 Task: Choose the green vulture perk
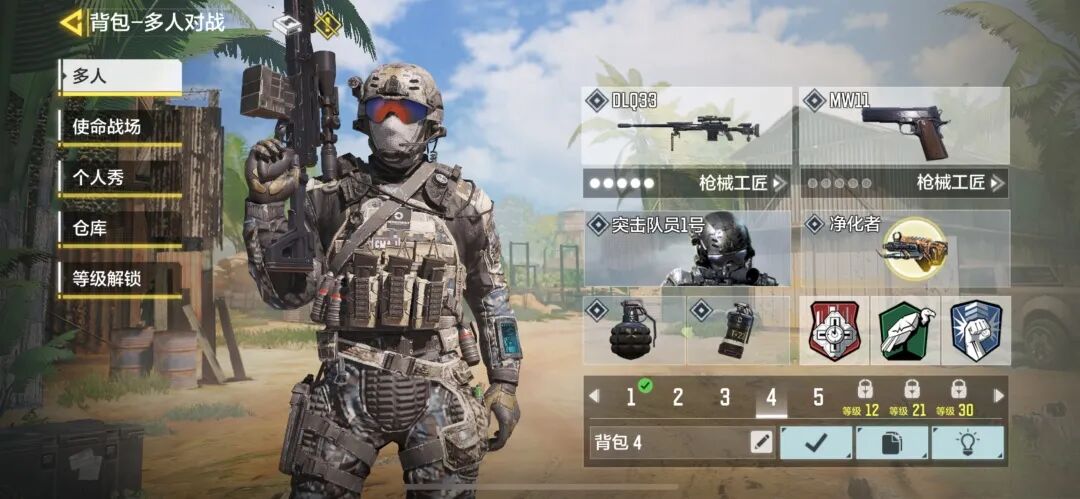(905, 331)
